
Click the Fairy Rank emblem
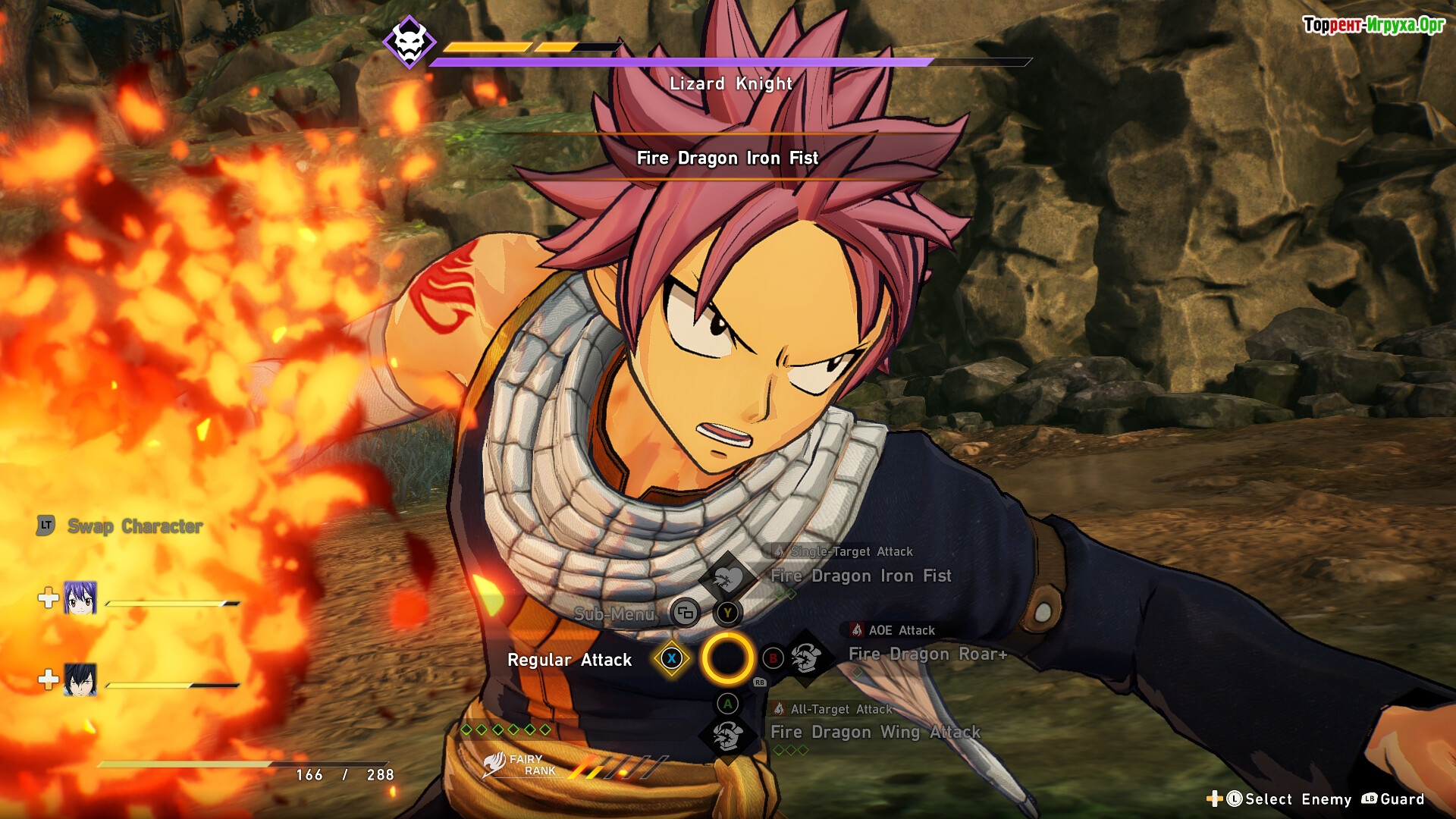point(495,764)
